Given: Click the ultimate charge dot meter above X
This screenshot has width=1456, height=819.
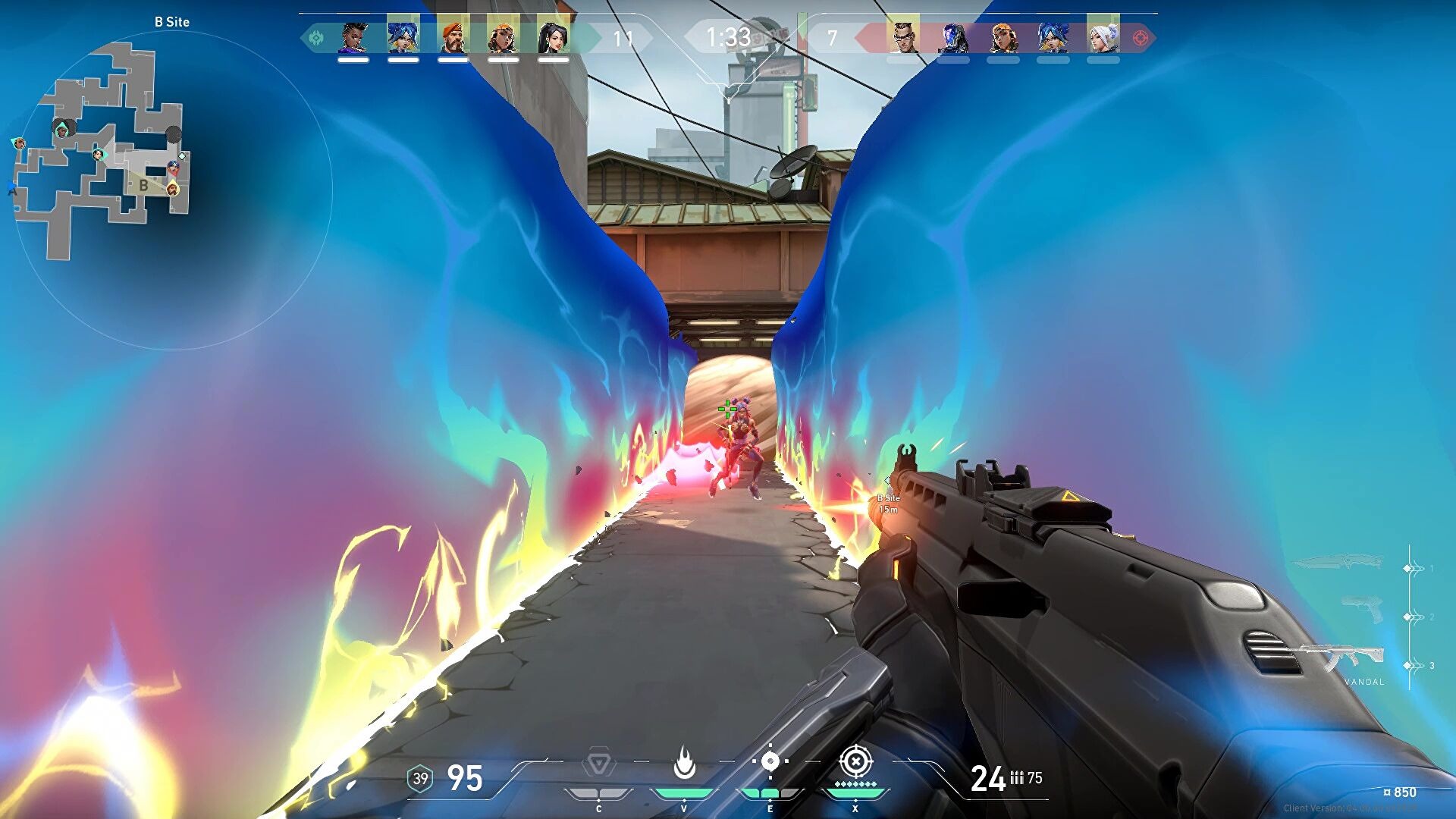Looking at the screenshot, I should click(x=855, y=784).
